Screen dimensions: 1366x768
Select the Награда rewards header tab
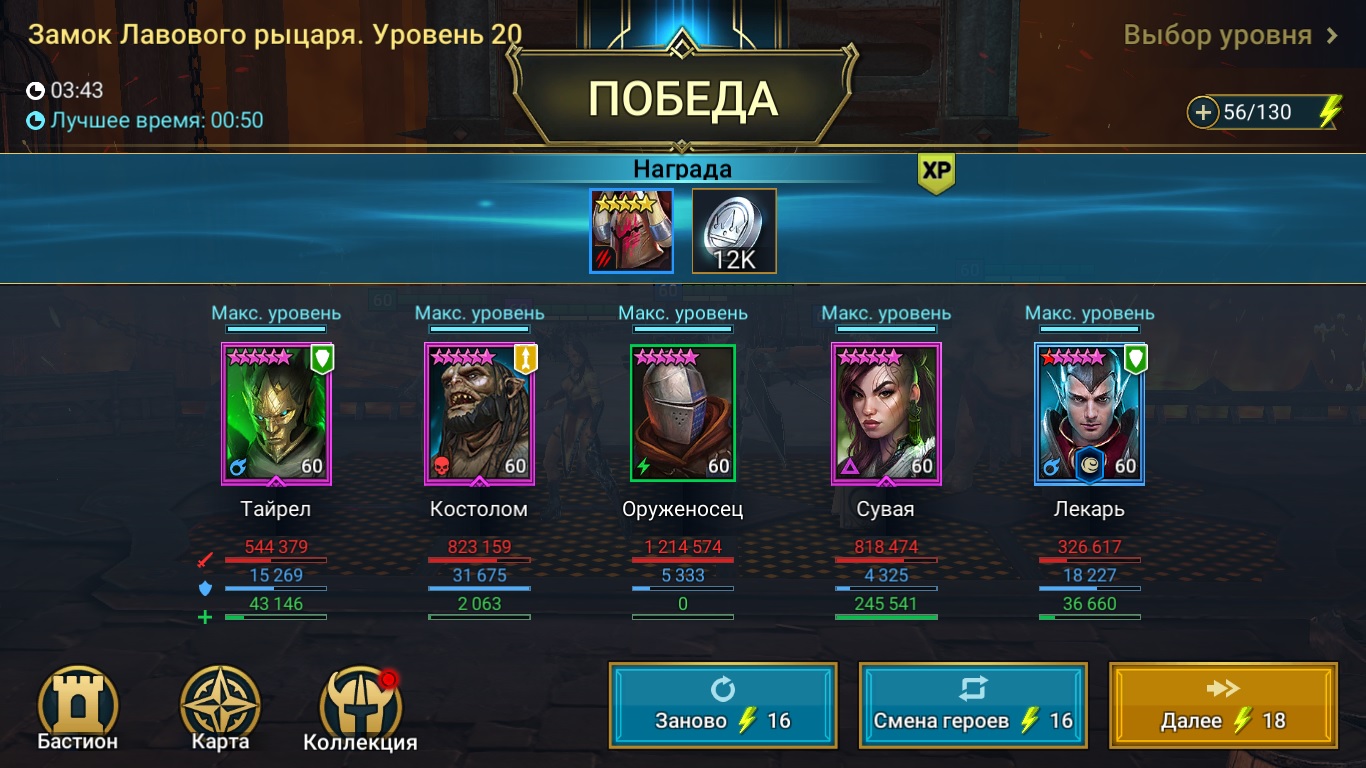coord(683,169)
